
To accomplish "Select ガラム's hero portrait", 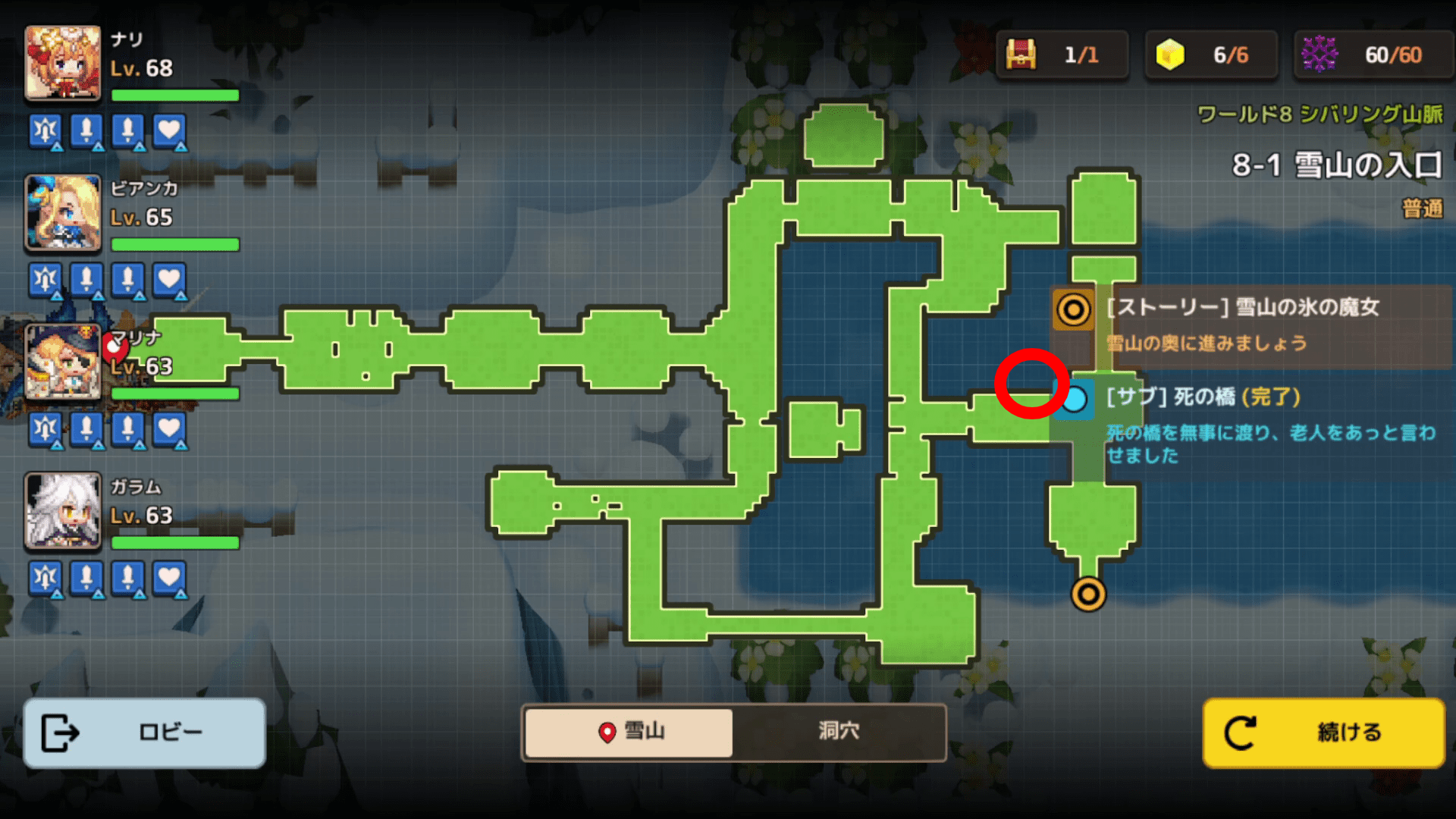I will pos(63,511).
